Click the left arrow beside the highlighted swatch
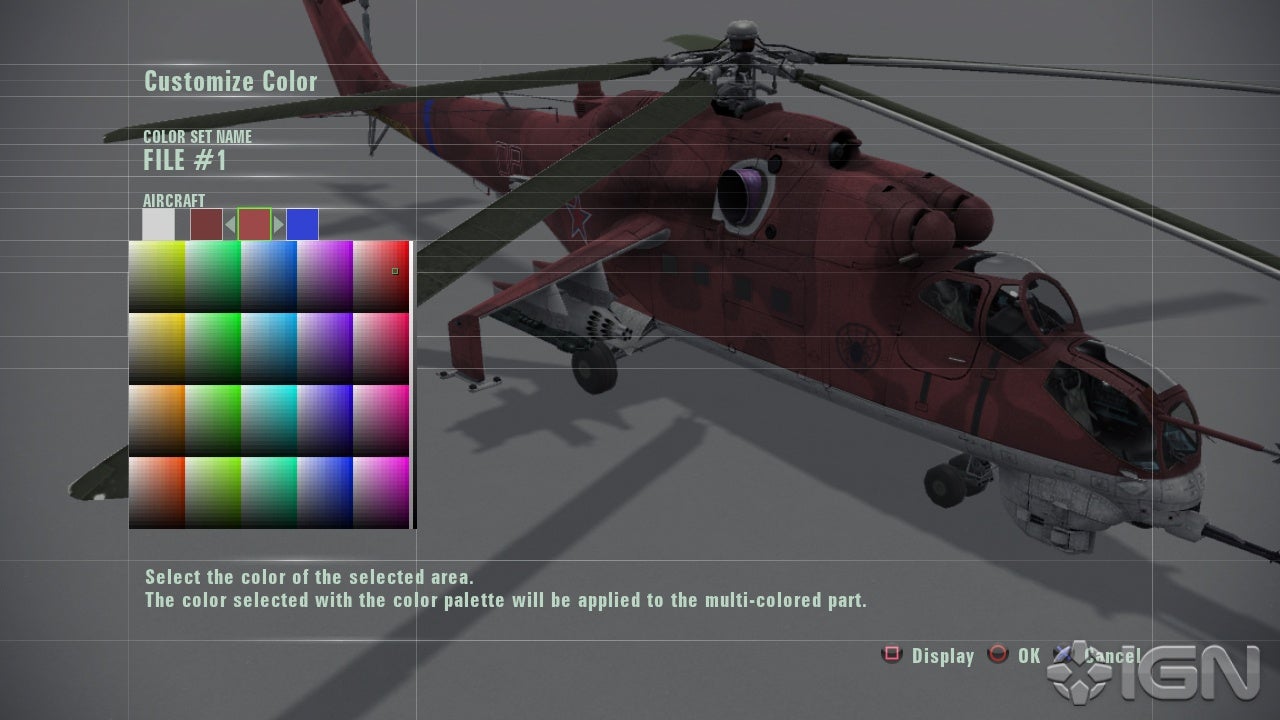This screenshot has height=720, width=1280. 230,224
